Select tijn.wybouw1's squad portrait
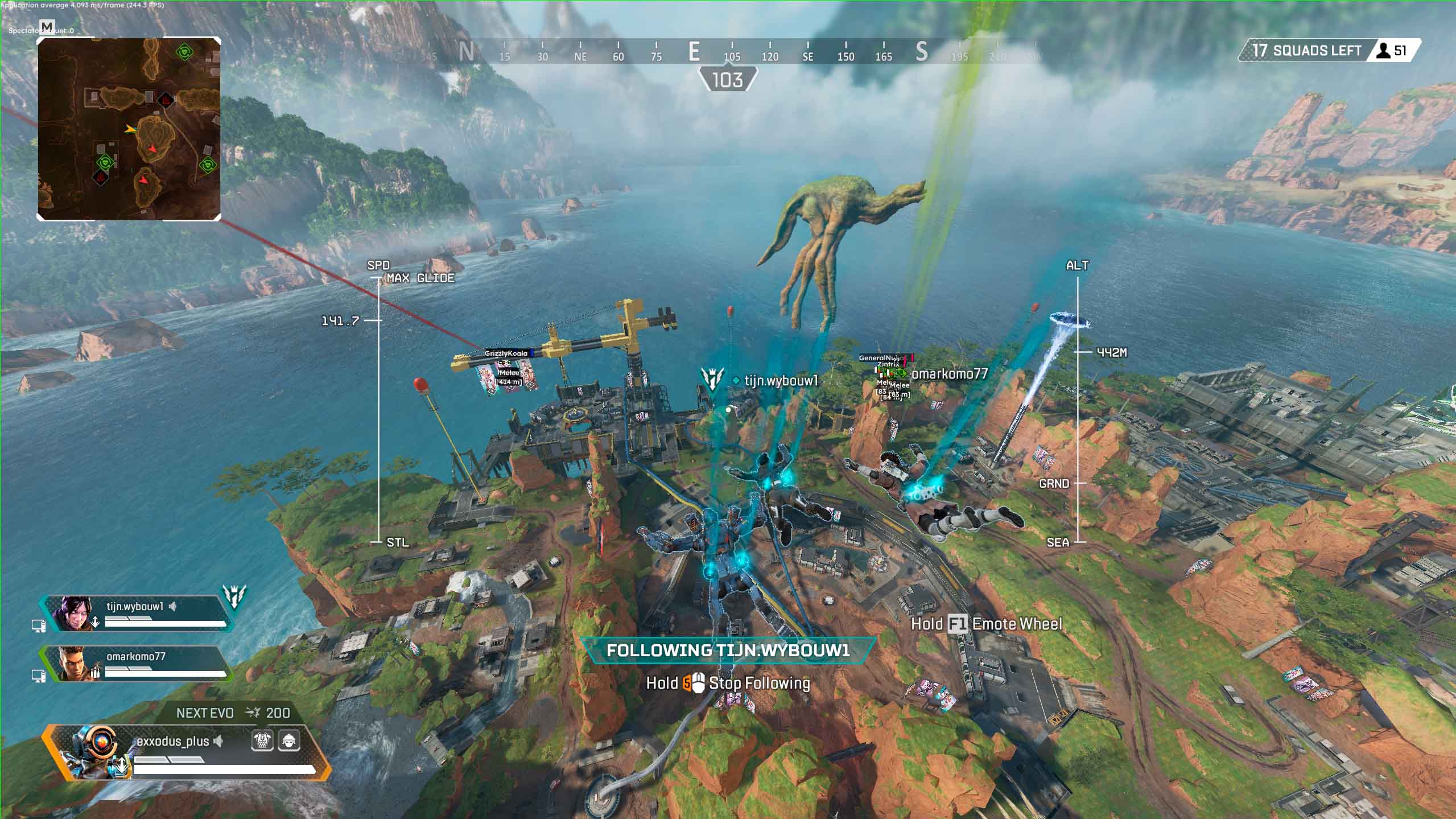 tap(72, 612)
